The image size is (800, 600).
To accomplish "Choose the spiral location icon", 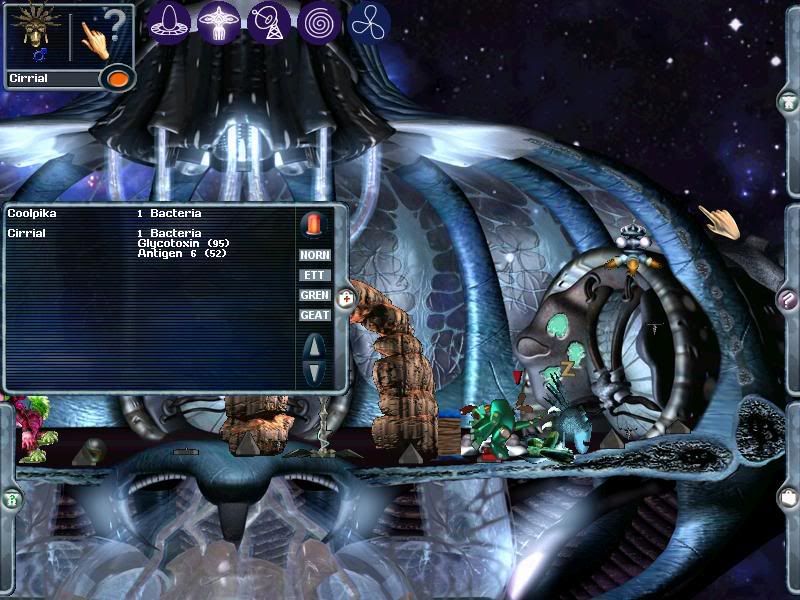I will pos(319,21).
